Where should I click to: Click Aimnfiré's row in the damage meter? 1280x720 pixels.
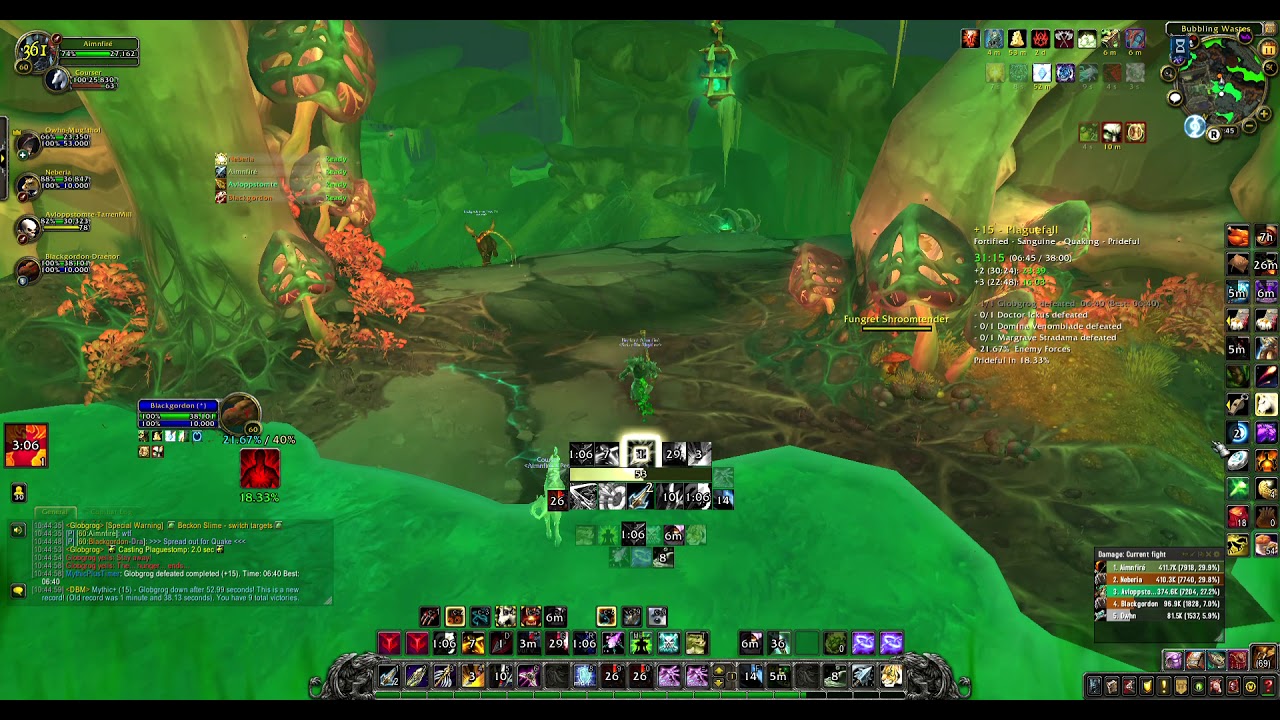tap(1143, 568)
